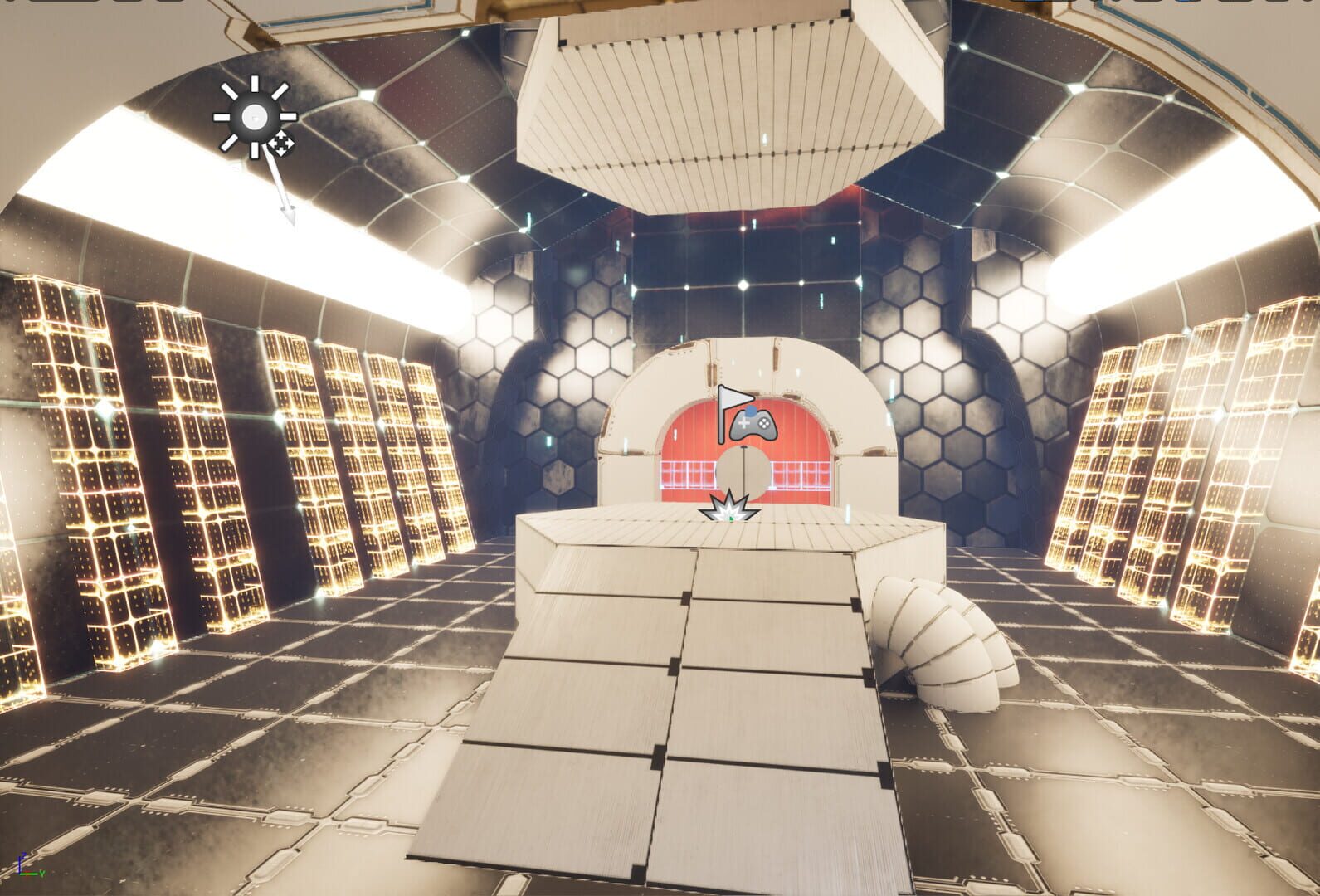This screenshot has width=1320, height=896.
Task: Select the directional sun light gizmo
Action: click(255, 116)
